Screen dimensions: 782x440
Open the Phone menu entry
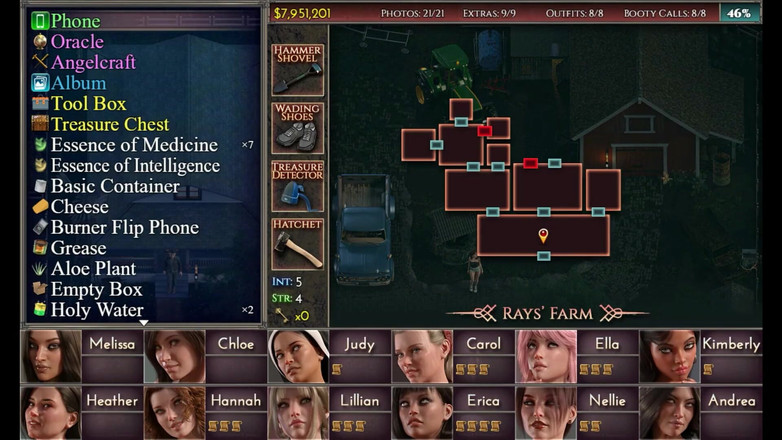click(75, 21)
